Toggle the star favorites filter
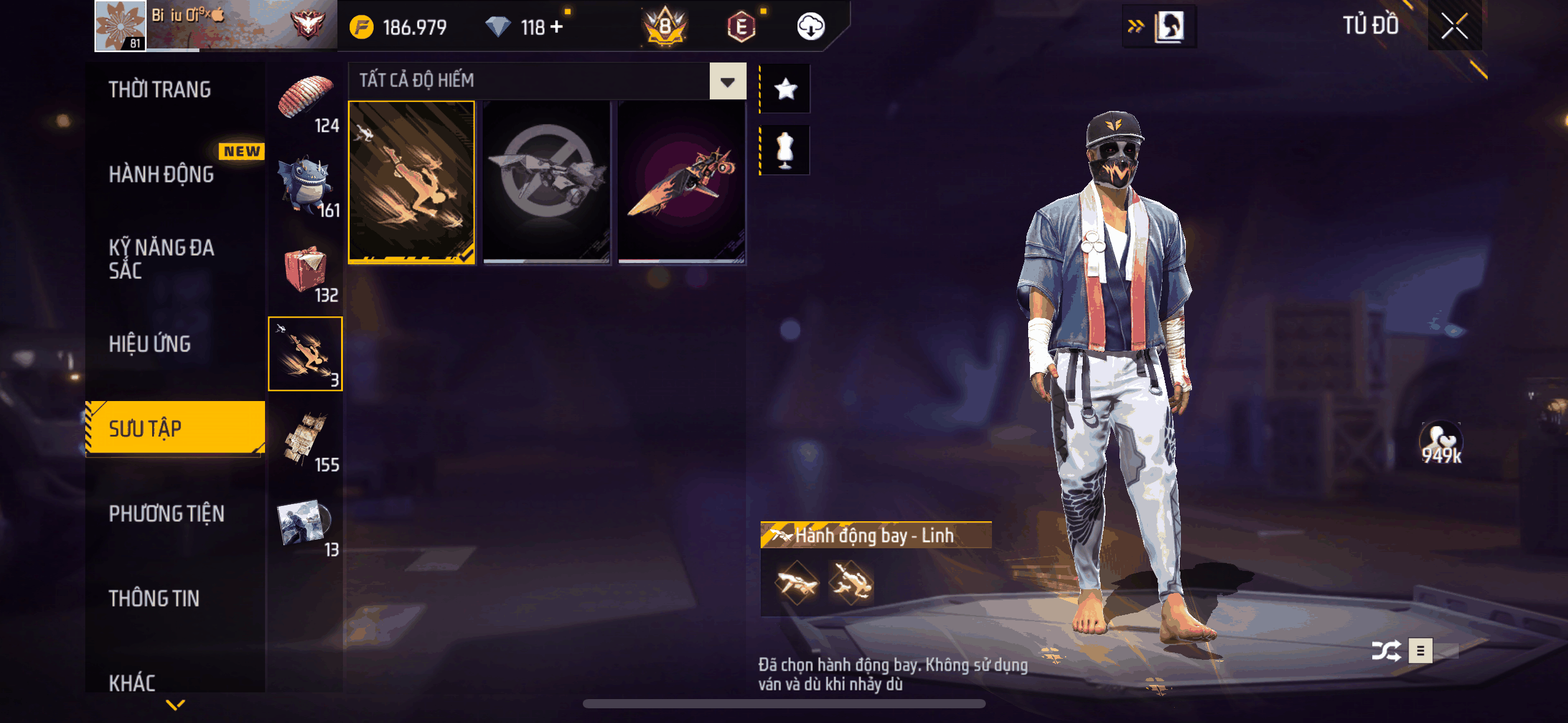 point(785,90)
